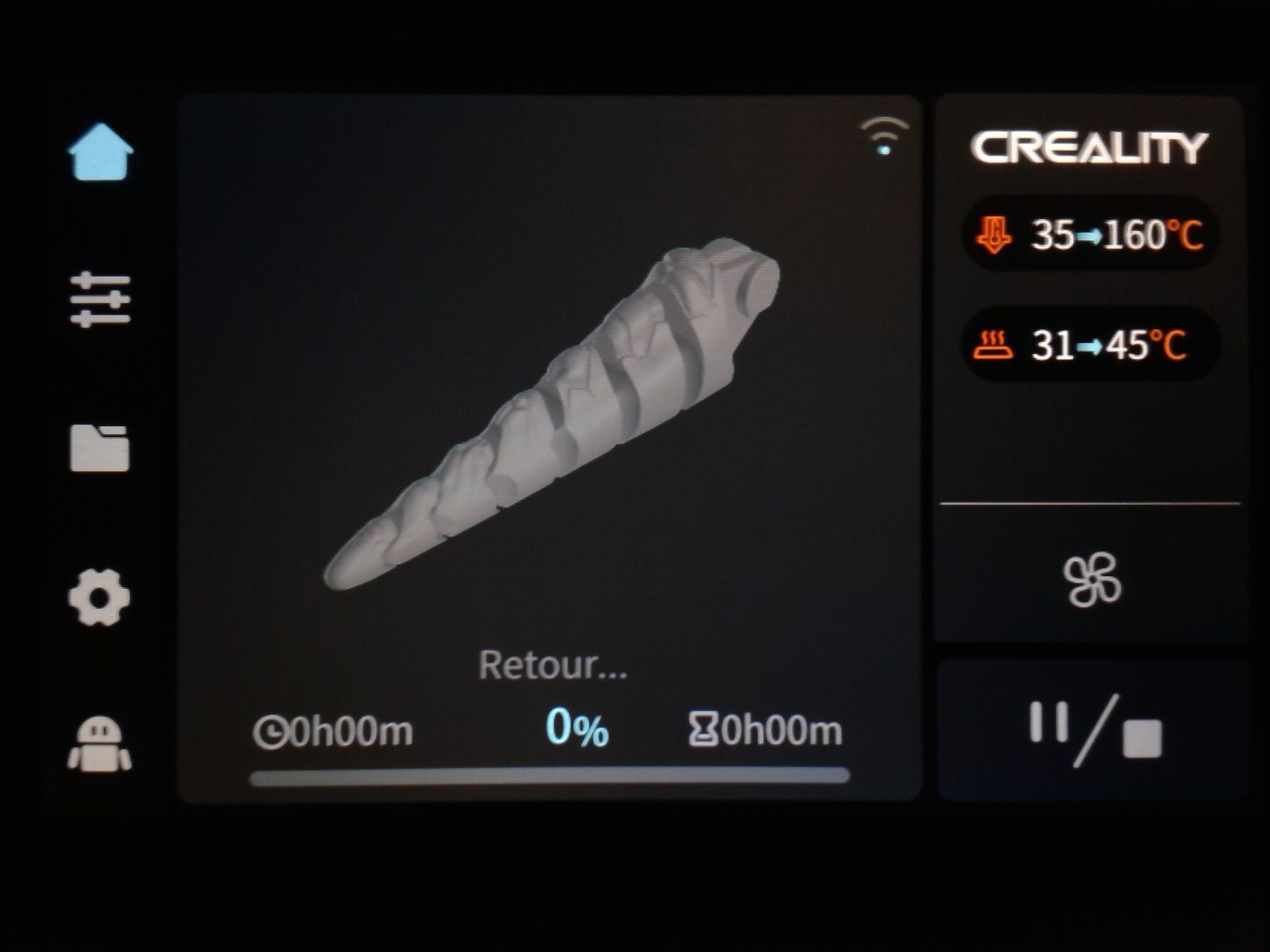Screen dimensions: 1270x952
Task: Open the gear settings page
Action: tap(99, 597)
